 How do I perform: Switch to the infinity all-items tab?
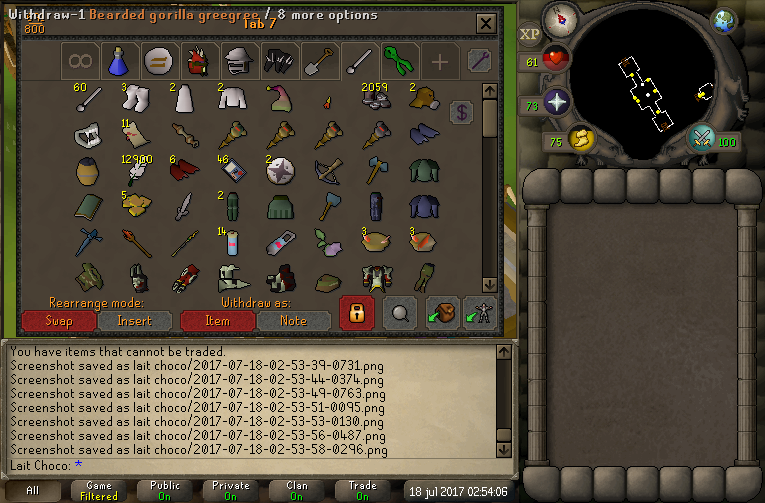[x=80, y=62]
